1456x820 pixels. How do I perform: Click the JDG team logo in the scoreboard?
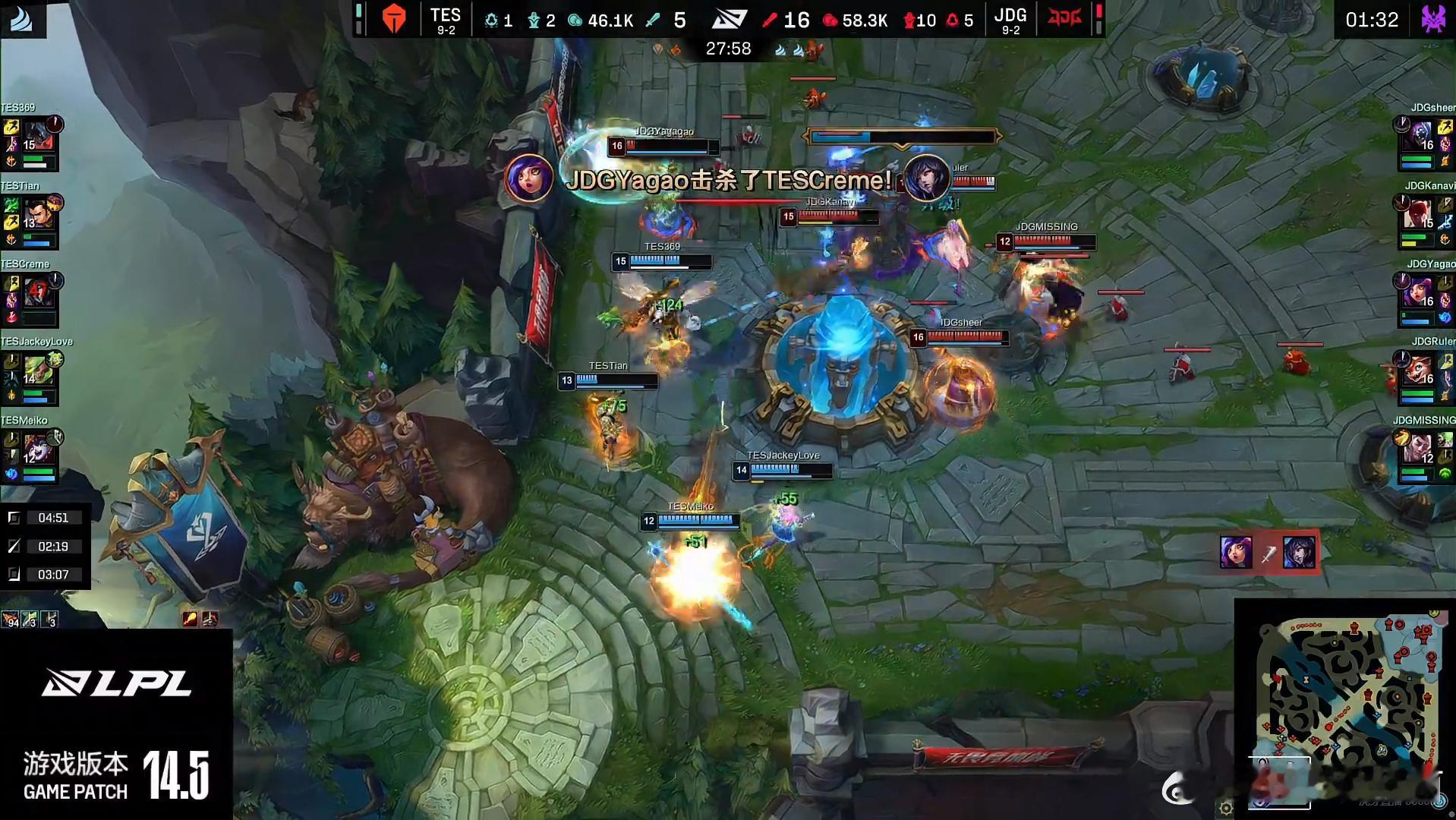point(1064,18)
